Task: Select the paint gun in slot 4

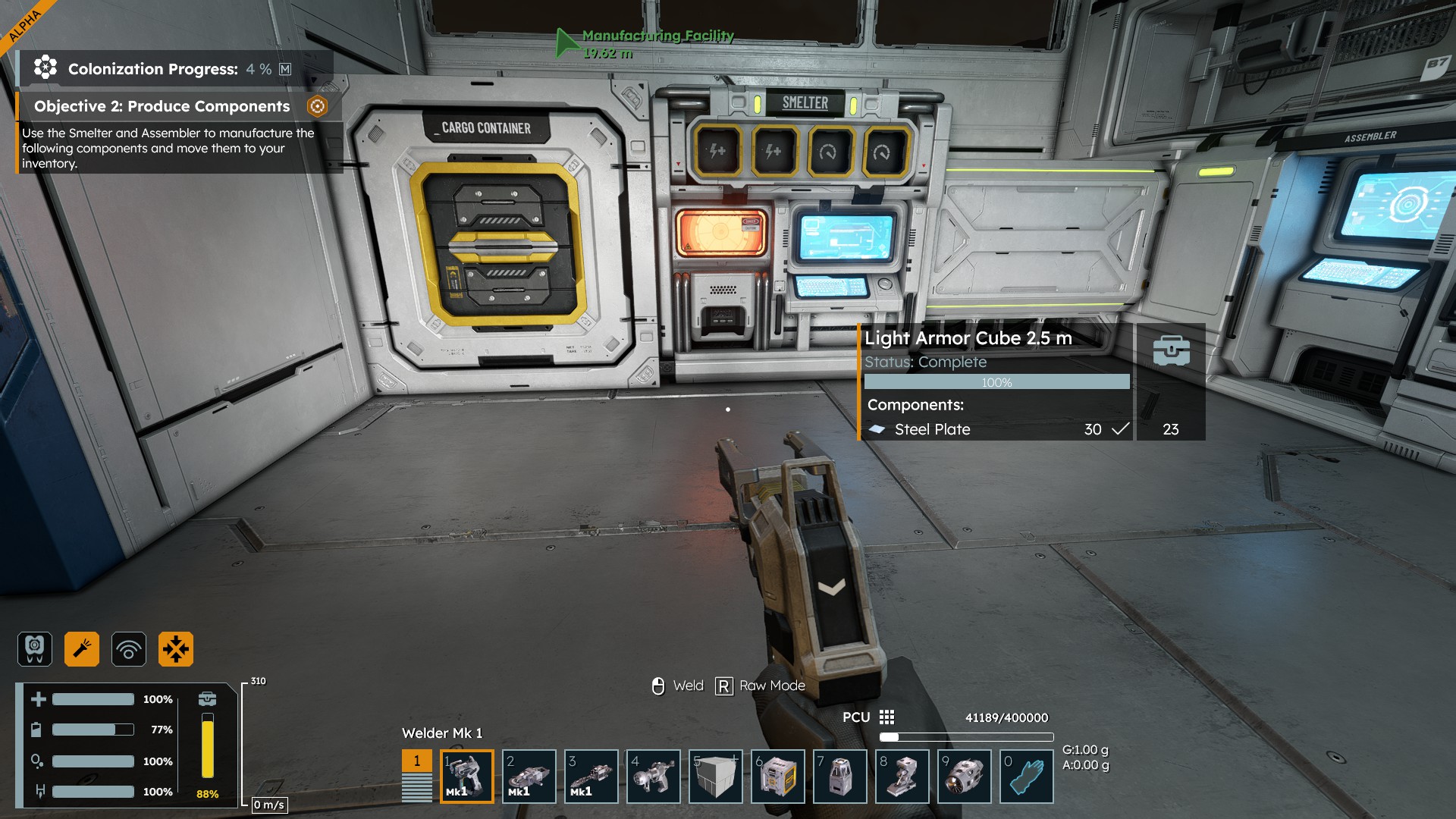Action: 653,776
